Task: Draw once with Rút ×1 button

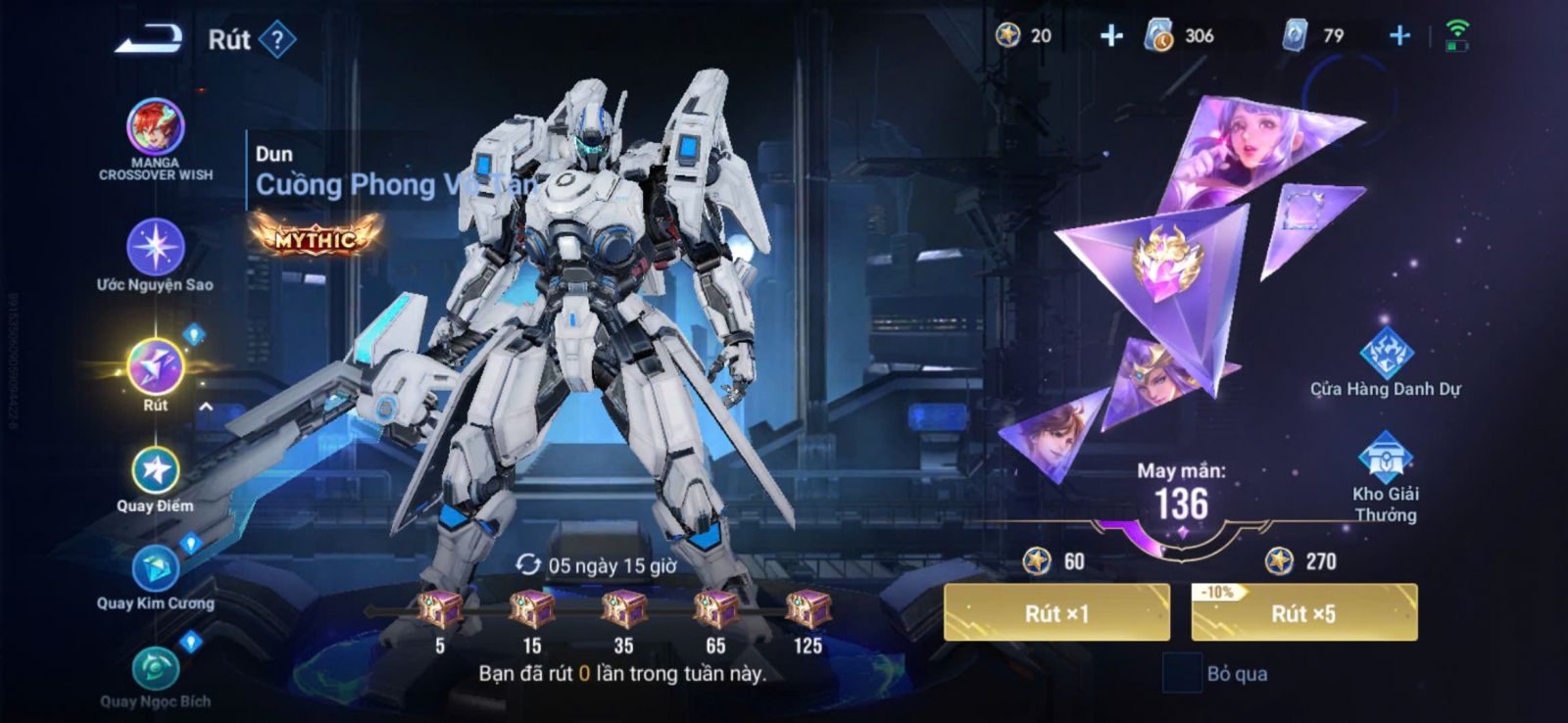Action: point(1056,613)
